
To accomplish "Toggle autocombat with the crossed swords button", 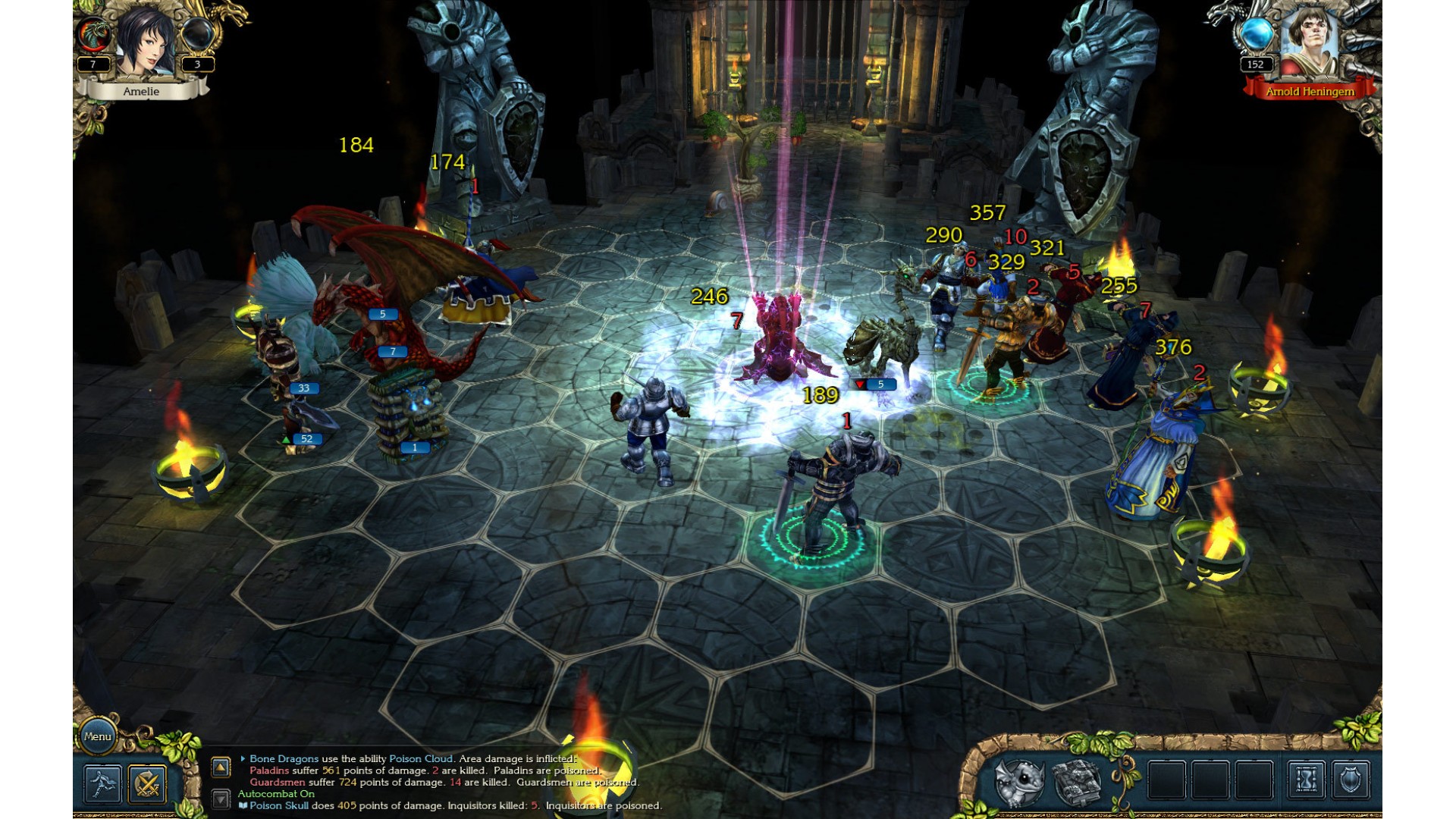I will (x=147, y=783).
